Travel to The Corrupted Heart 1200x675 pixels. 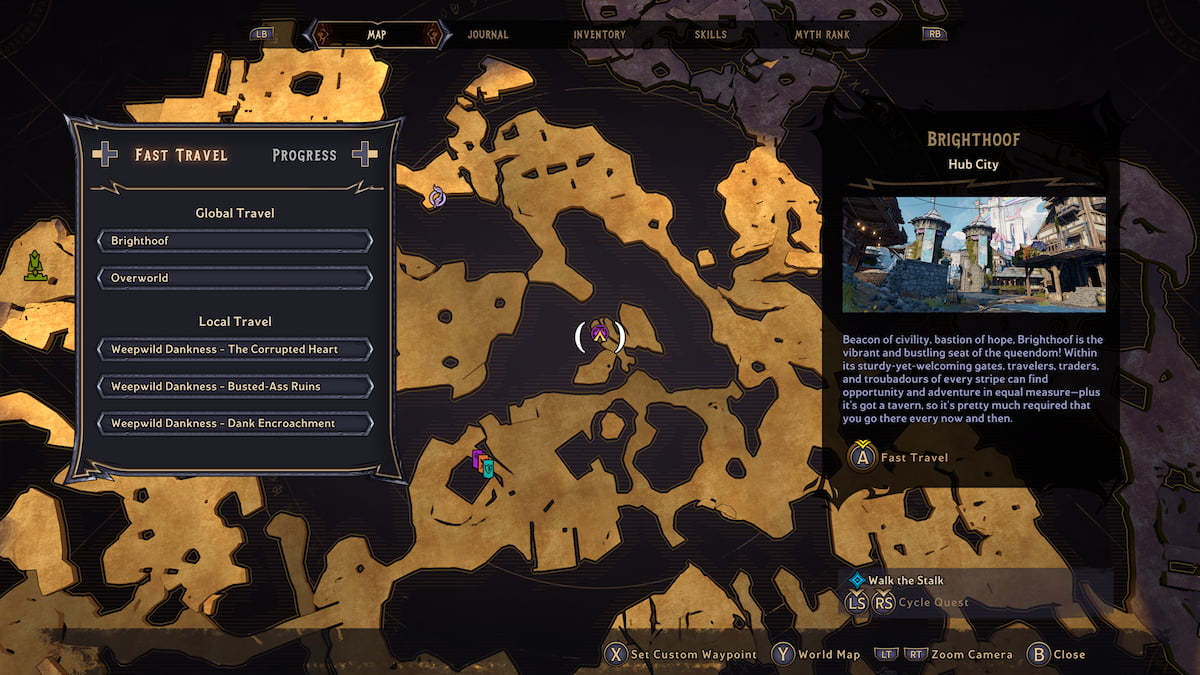pyautogui.click(x=235, y=349)
